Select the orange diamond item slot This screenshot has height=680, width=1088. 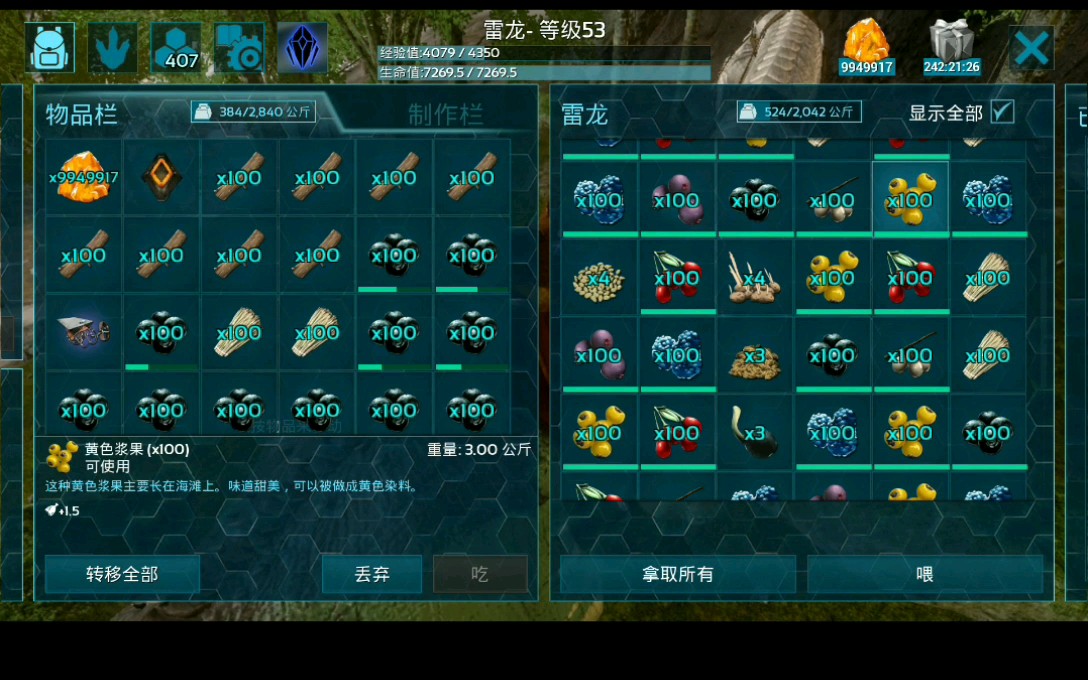point(161,177)
